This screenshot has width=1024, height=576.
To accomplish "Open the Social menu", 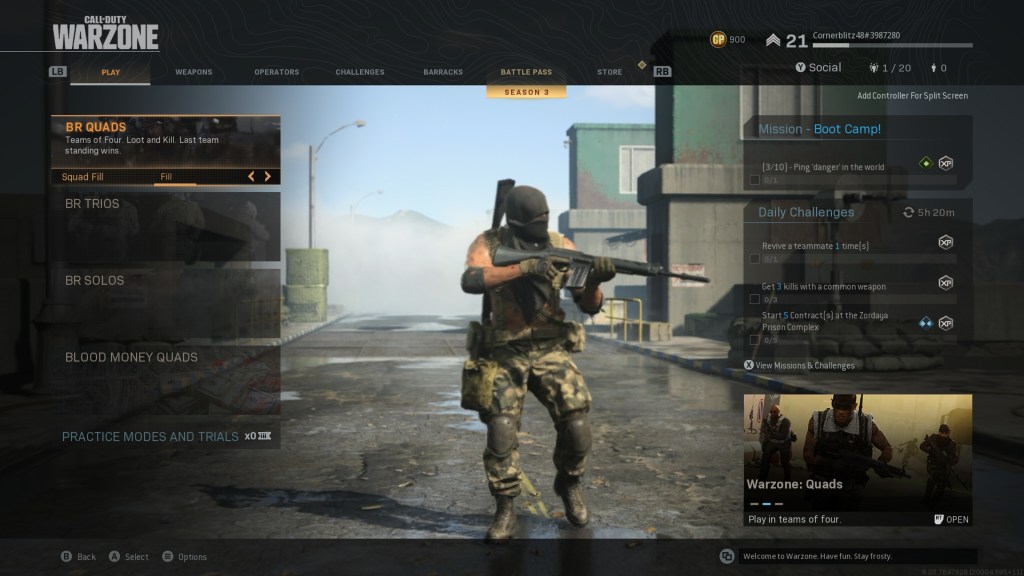I will pos(818,68).
